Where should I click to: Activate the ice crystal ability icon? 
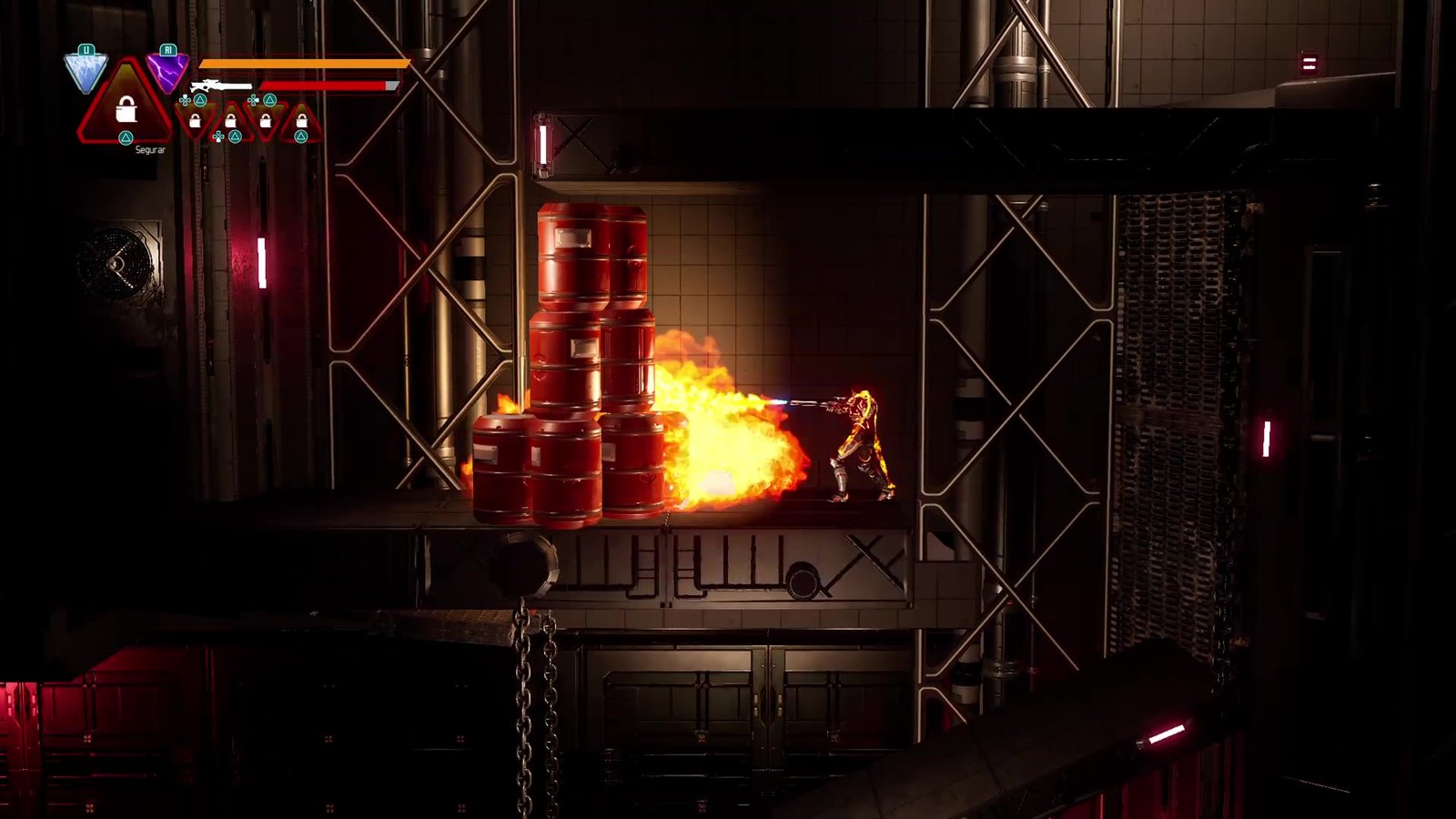click(86, 73)
